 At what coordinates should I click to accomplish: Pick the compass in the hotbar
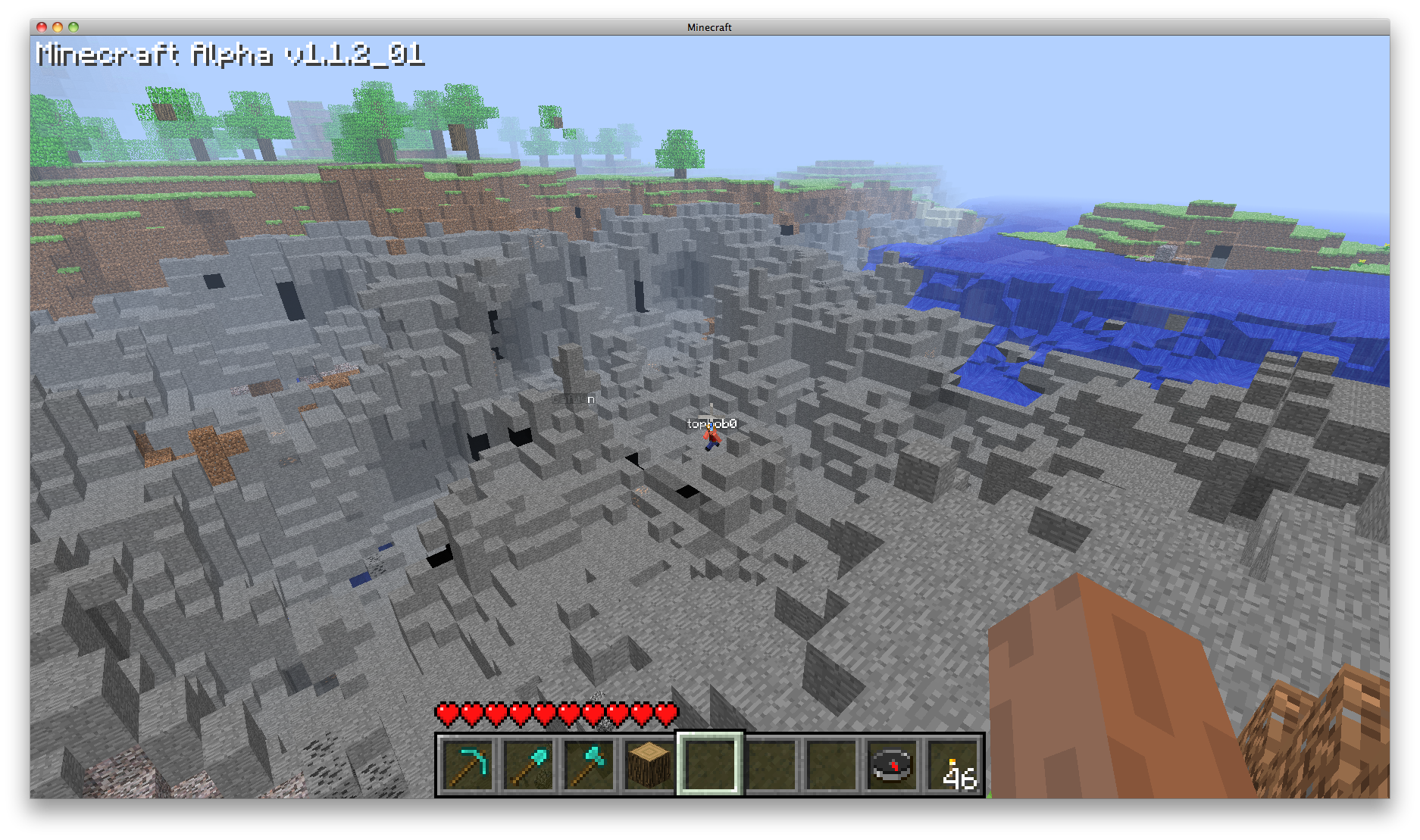tap(892, 765)
